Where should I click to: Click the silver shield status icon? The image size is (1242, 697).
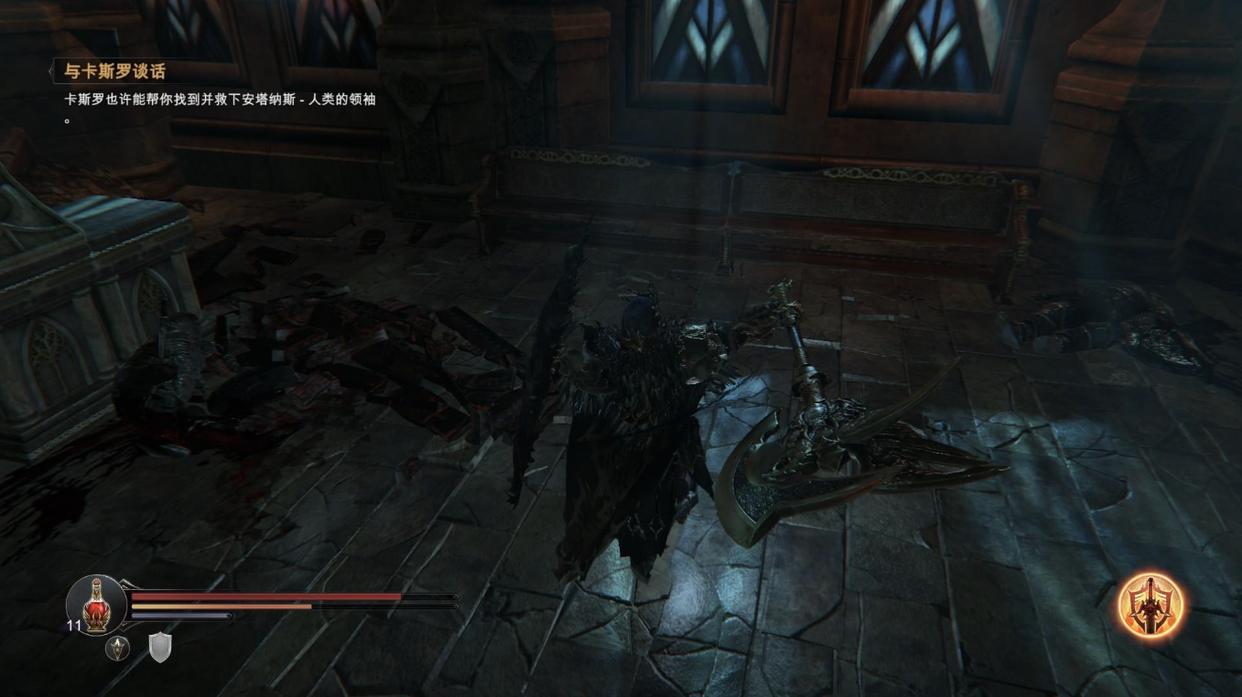pyautogui.click(x=161, y=647)
